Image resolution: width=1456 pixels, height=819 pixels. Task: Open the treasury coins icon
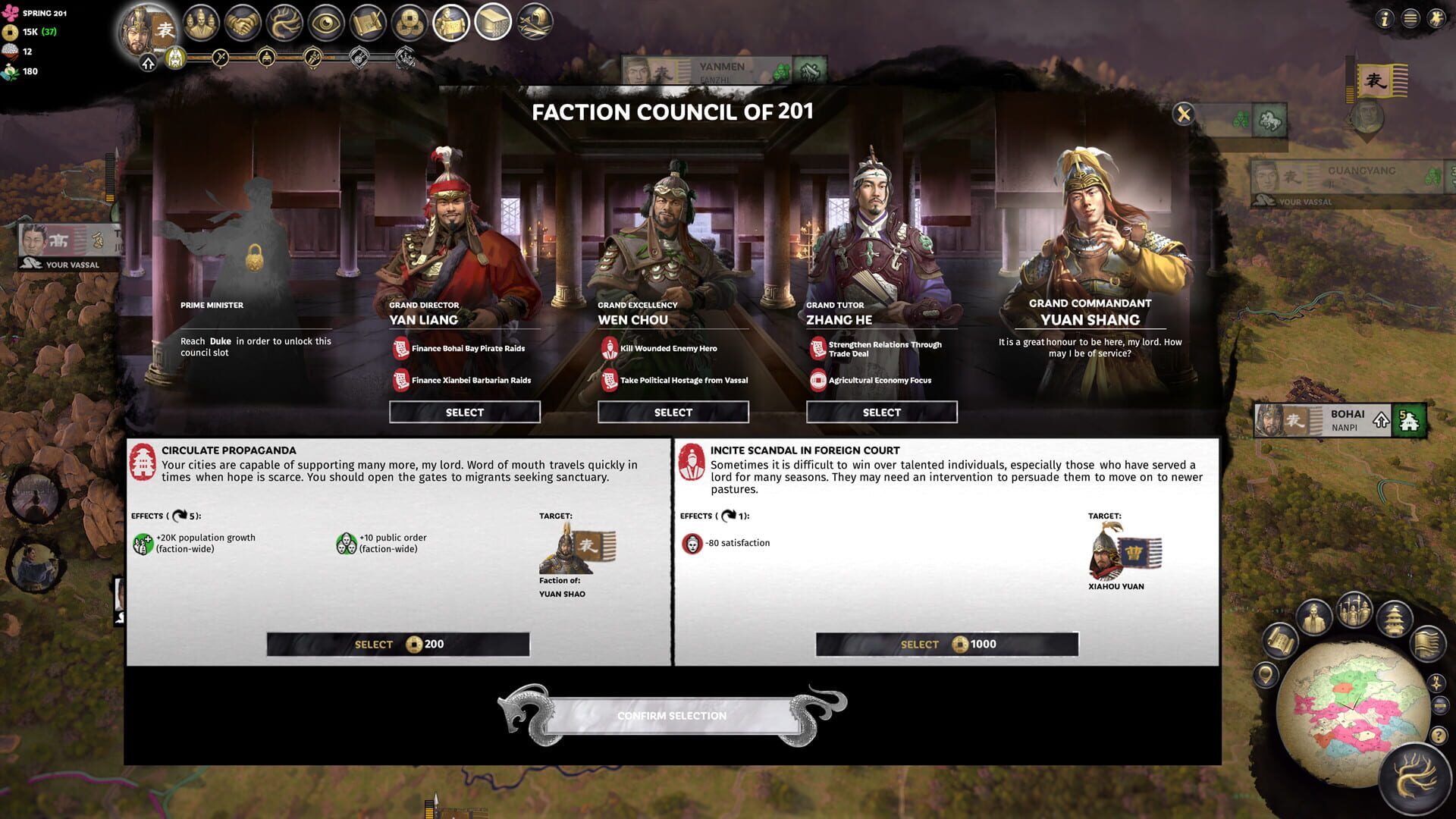click(407, 23)
